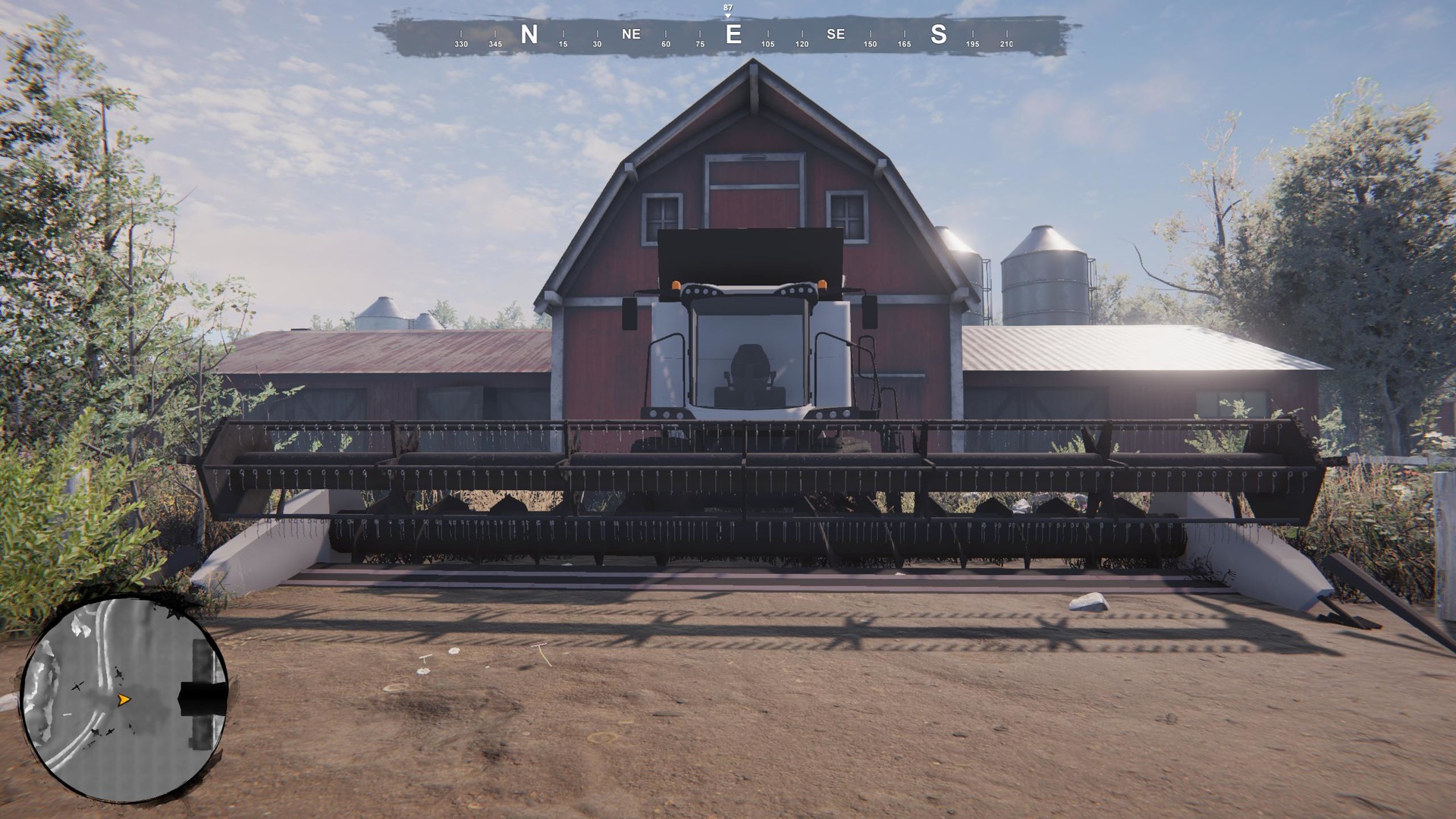Click the heading indicator showing 87
Image resolution: width=1456 pixels, height=819 pixels.
coord(727,10)
